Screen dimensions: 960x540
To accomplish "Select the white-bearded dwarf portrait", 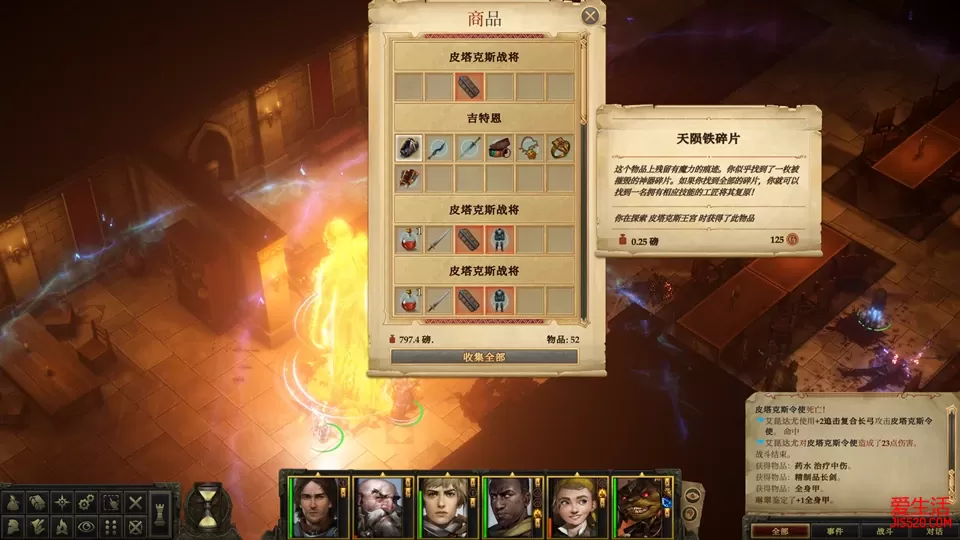I will [379, 508].
